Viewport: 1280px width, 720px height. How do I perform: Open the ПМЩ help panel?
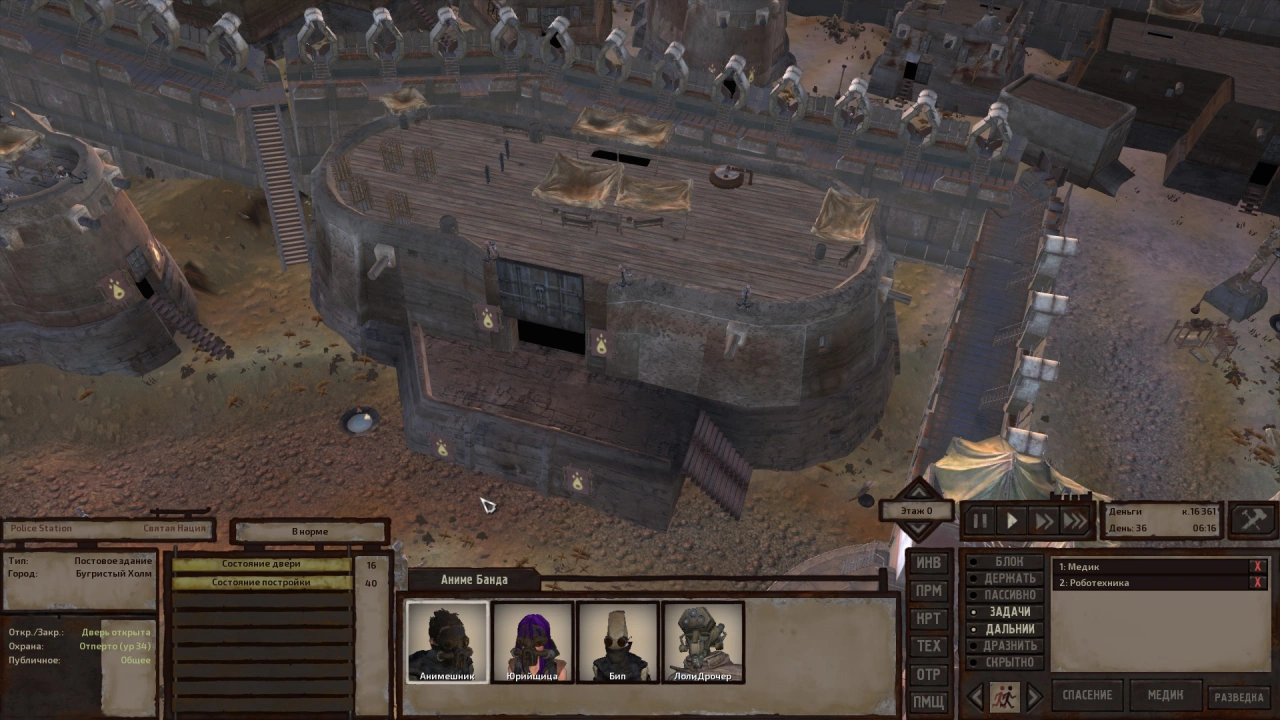click(x=929, y=702)
